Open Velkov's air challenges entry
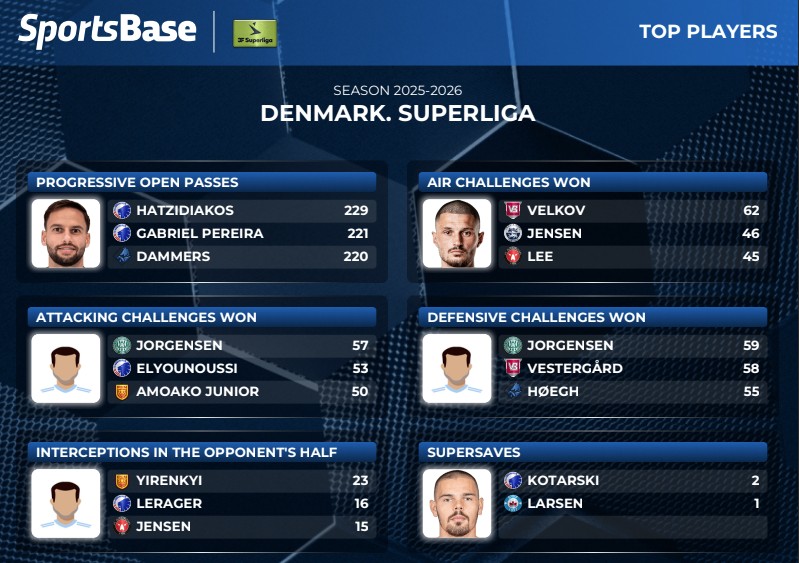This screenshot has height=563, width=799. tap(632, 210)
